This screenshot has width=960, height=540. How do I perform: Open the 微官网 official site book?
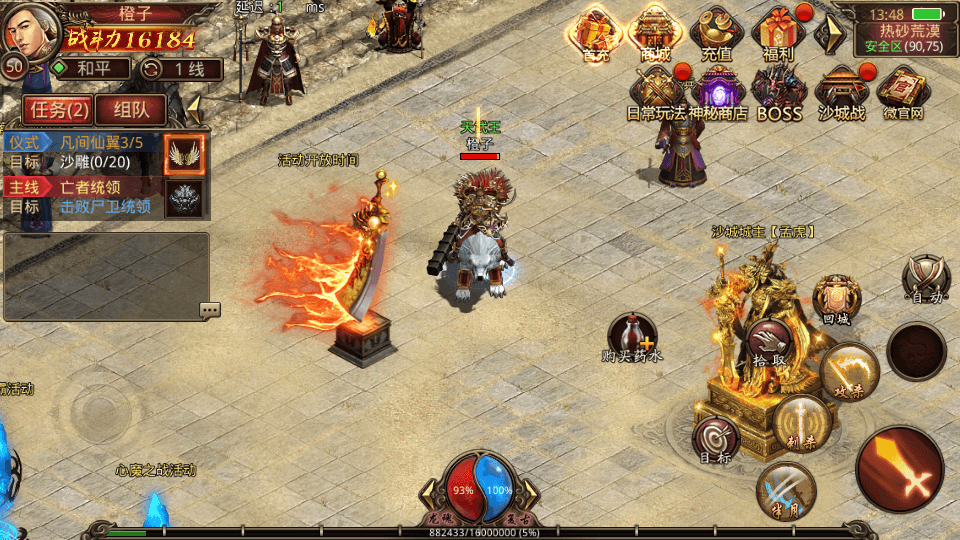point(903,92)
